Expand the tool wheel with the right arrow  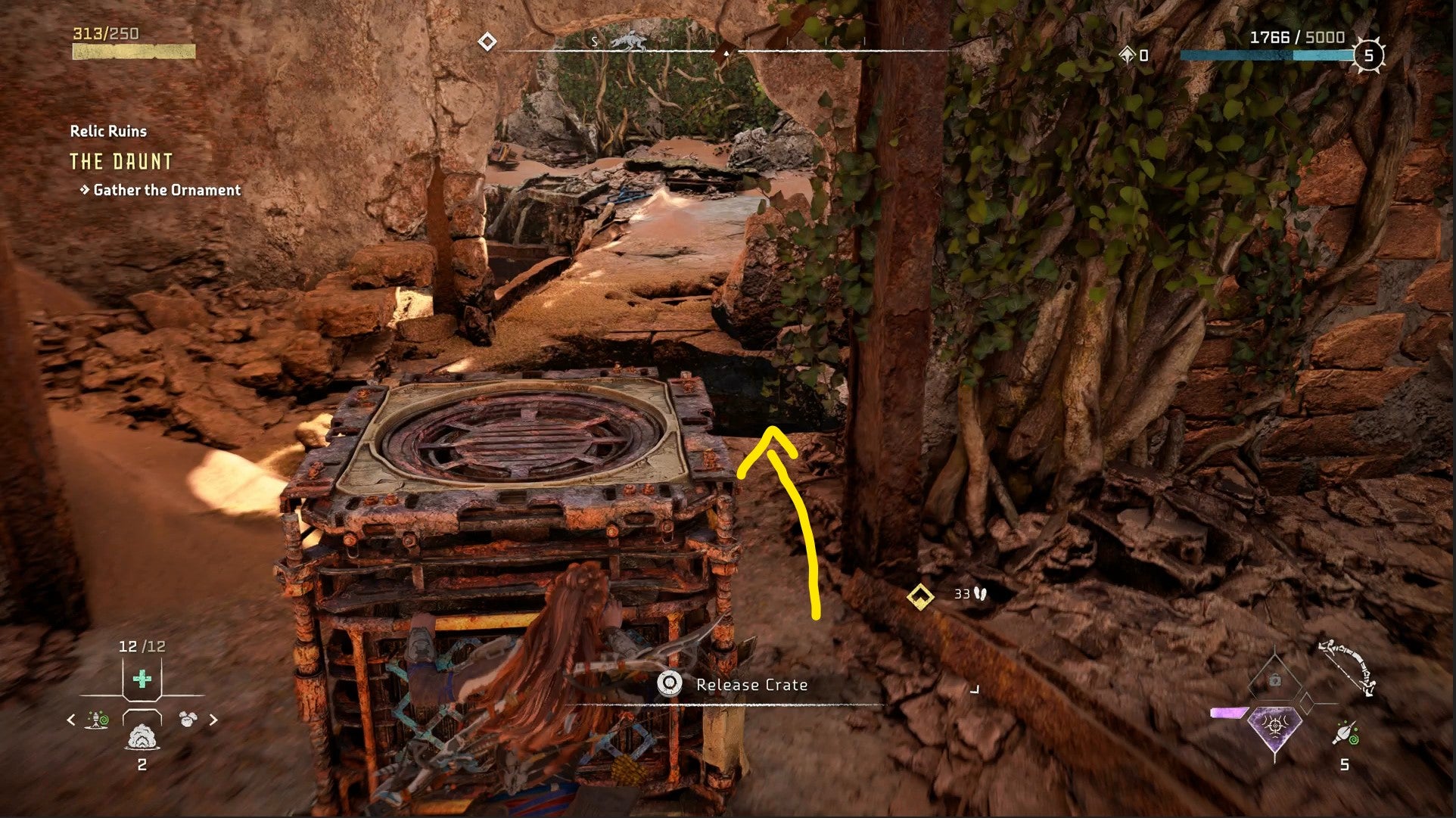click(x=213, y=719)
